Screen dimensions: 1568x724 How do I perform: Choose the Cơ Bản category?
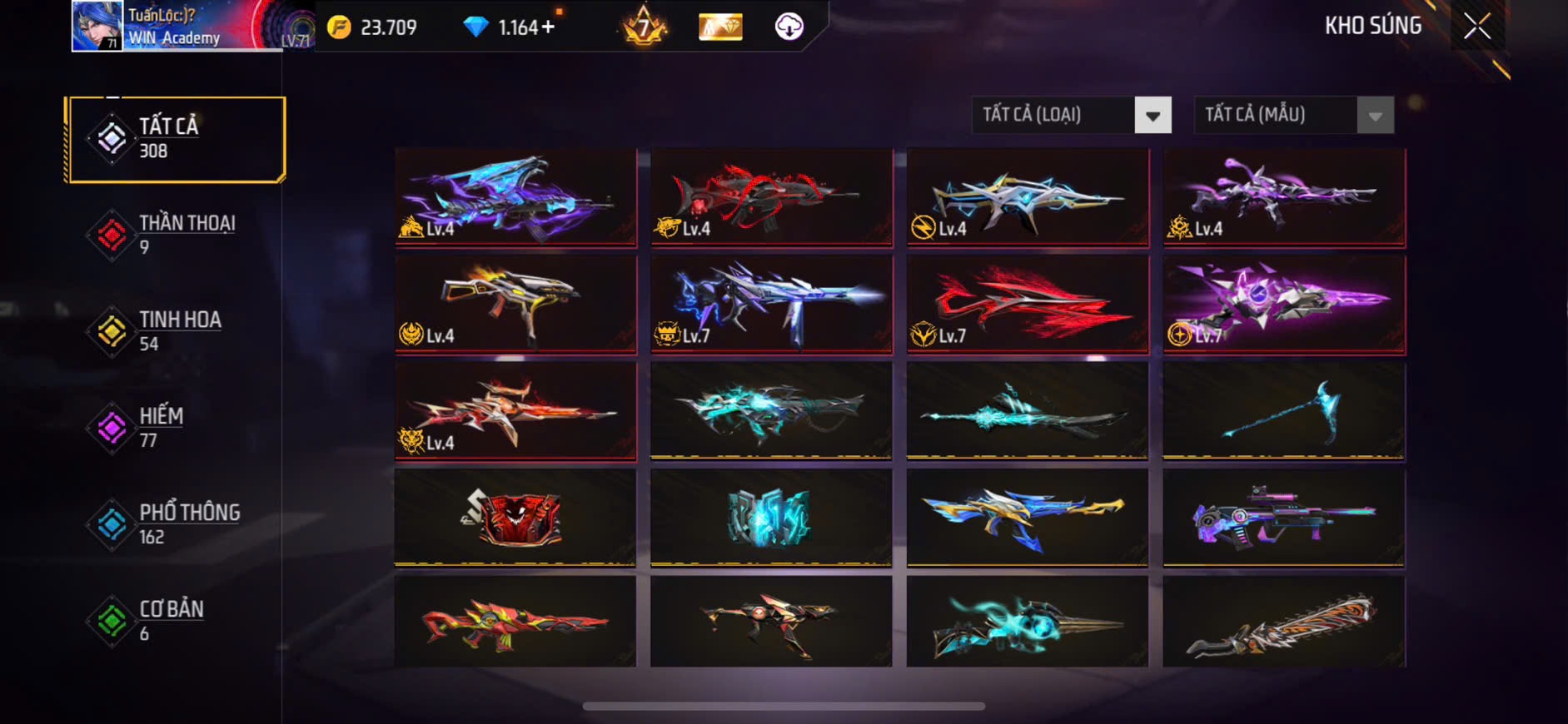(x=176, y=621)
